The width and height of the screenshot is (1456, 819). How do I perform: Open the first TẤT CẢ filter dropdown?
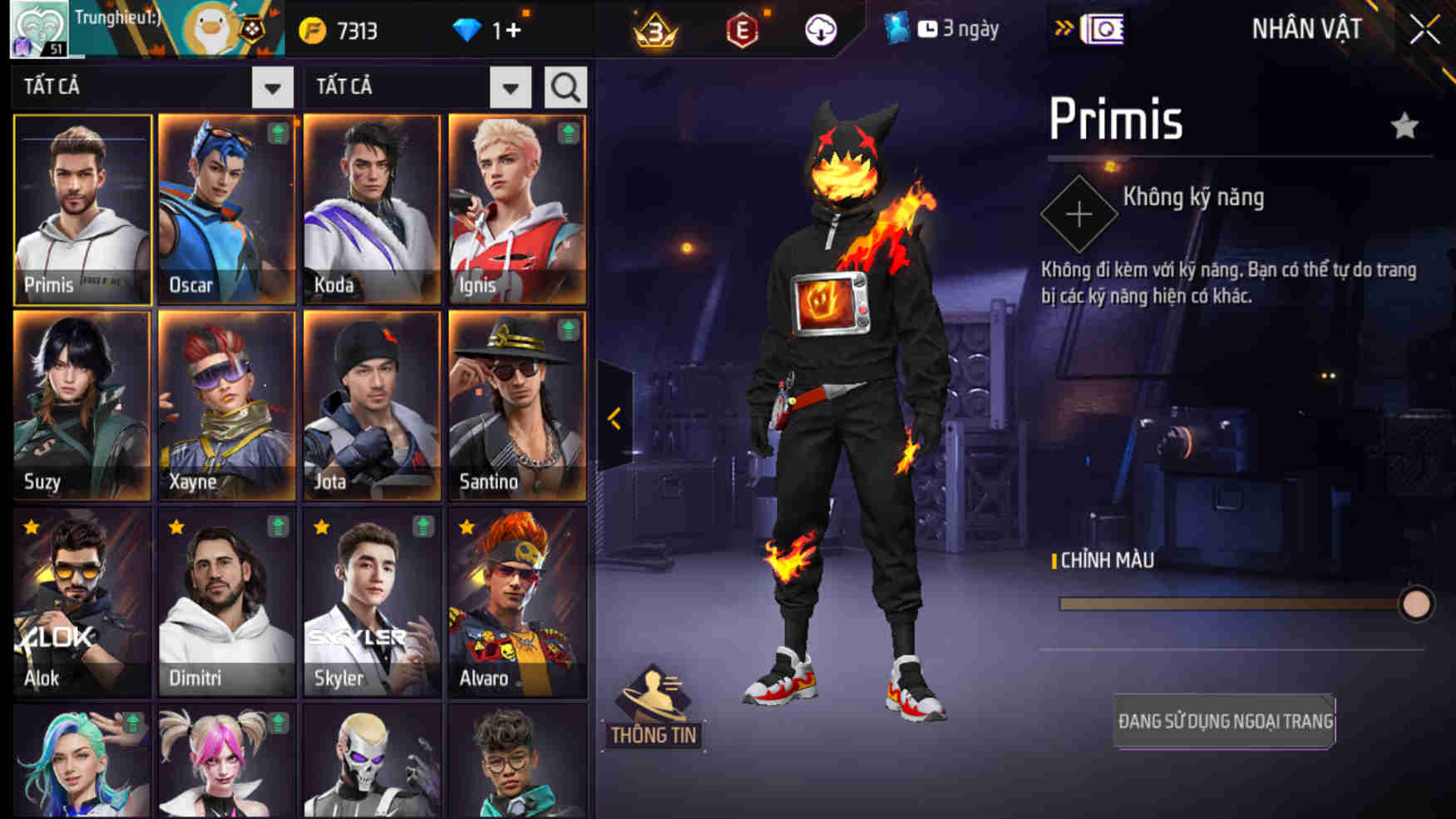point(272,86)
